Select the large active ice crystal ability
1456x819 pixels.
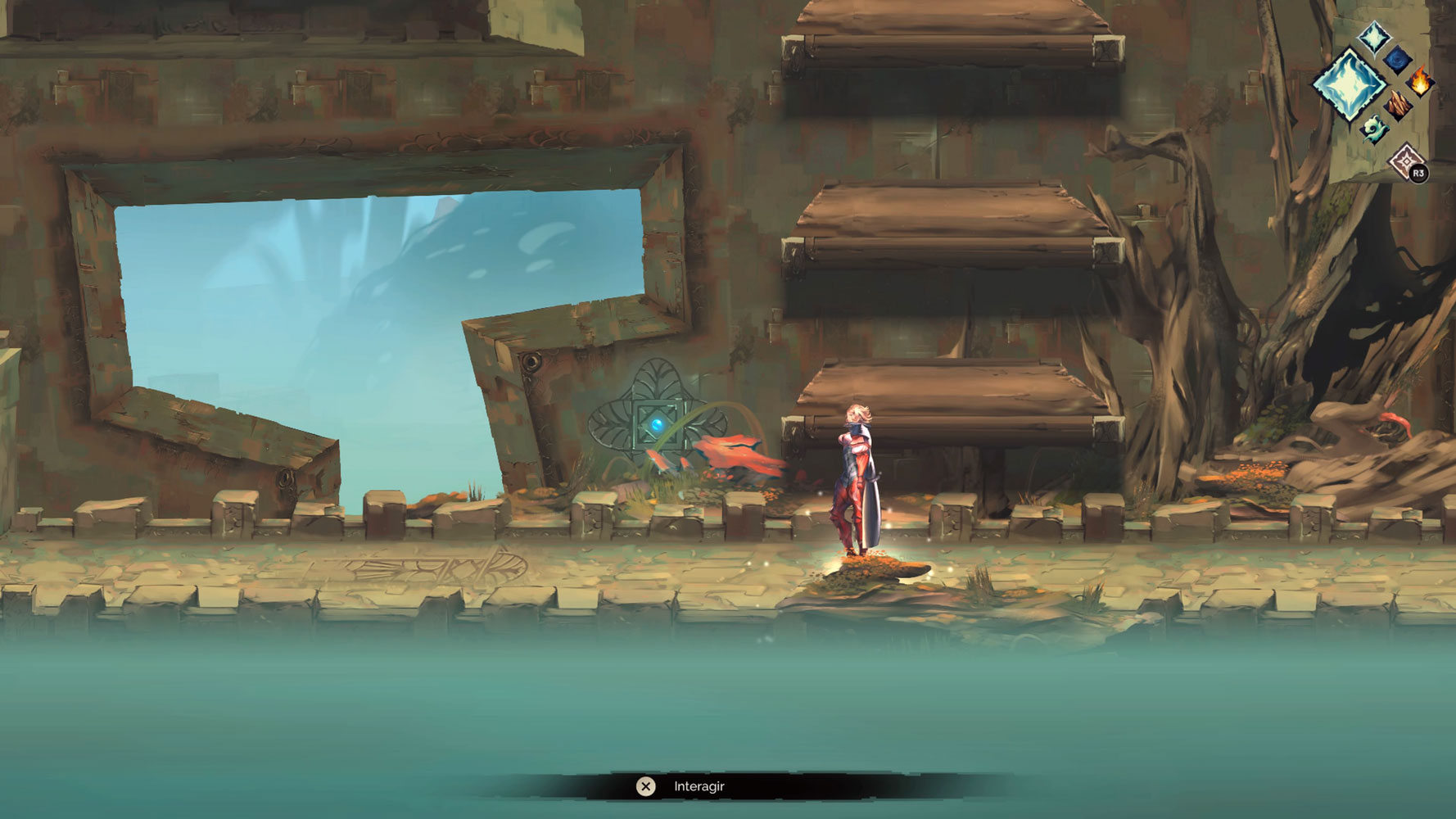(x=1349, y=84)
